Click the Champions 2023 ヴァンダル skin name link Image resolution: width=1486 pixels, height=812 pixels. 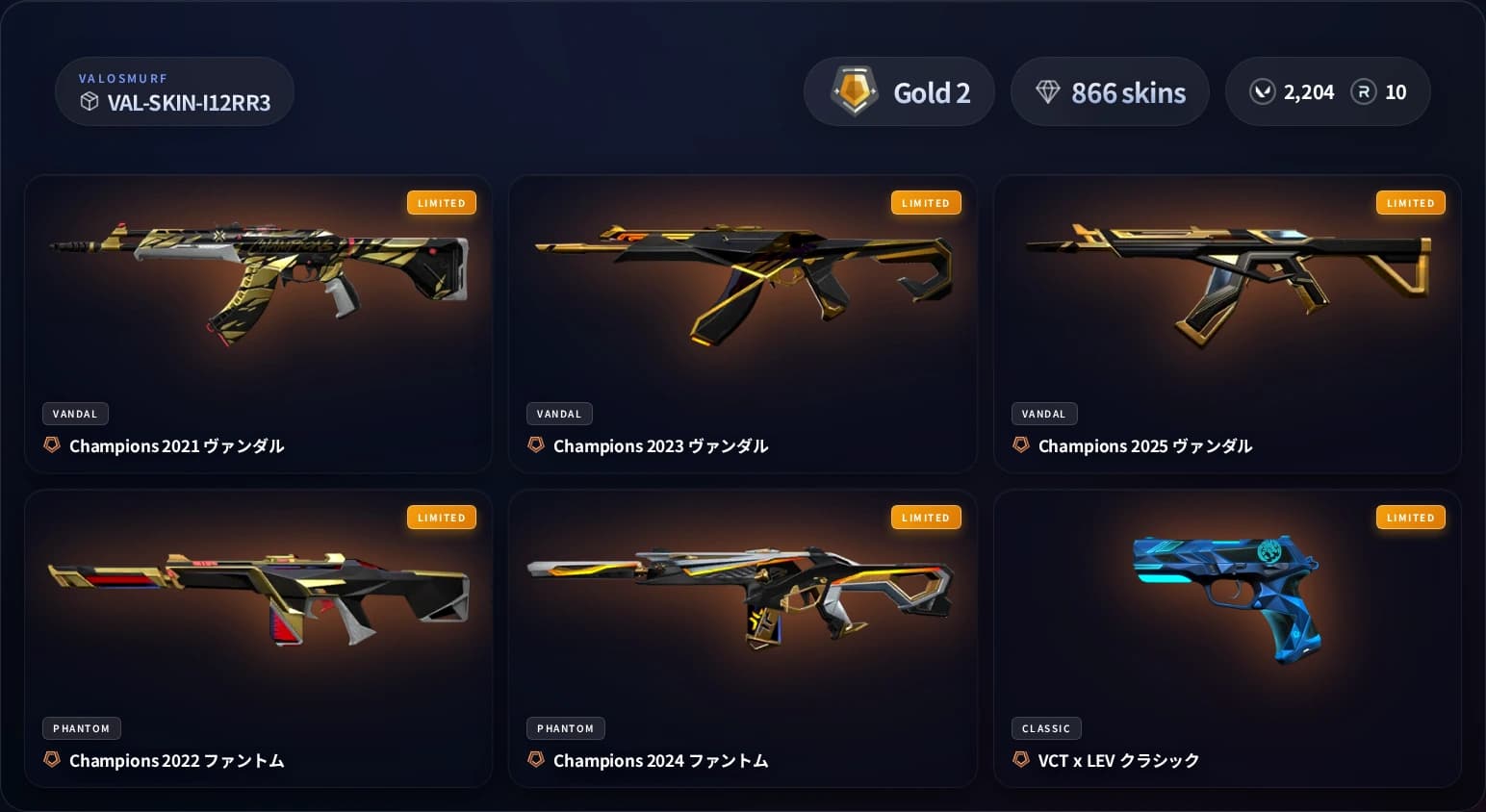(x=660, y=445)
